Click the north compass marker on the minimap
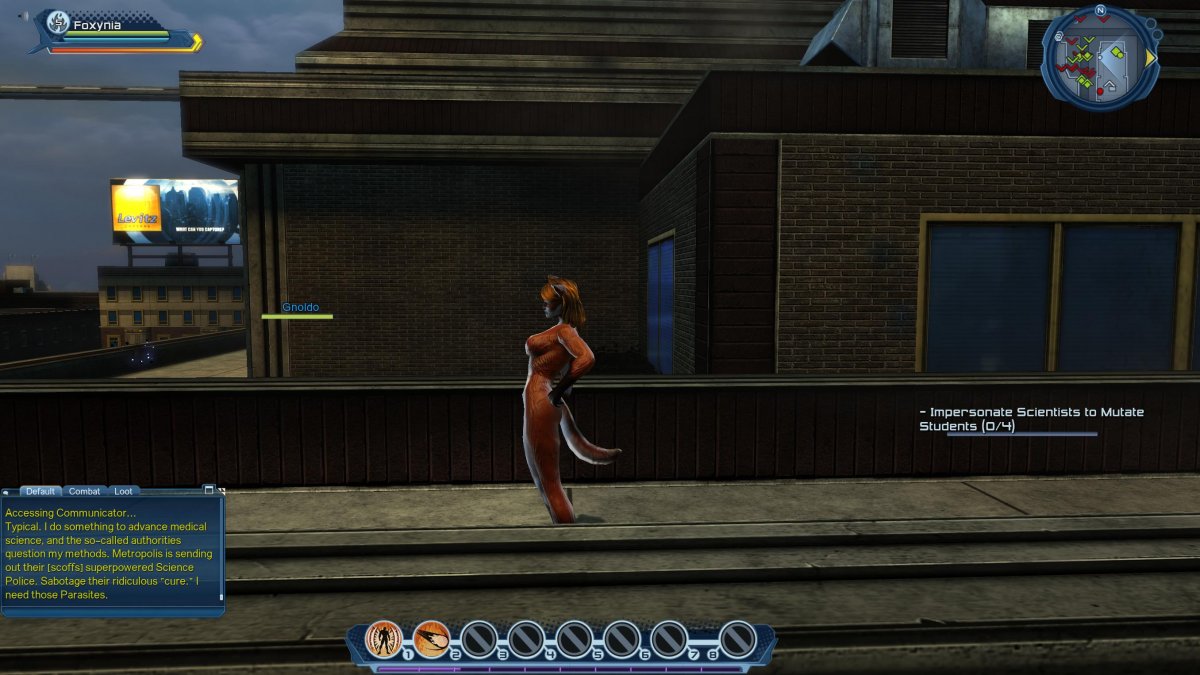 click(x=1100, y=11)
